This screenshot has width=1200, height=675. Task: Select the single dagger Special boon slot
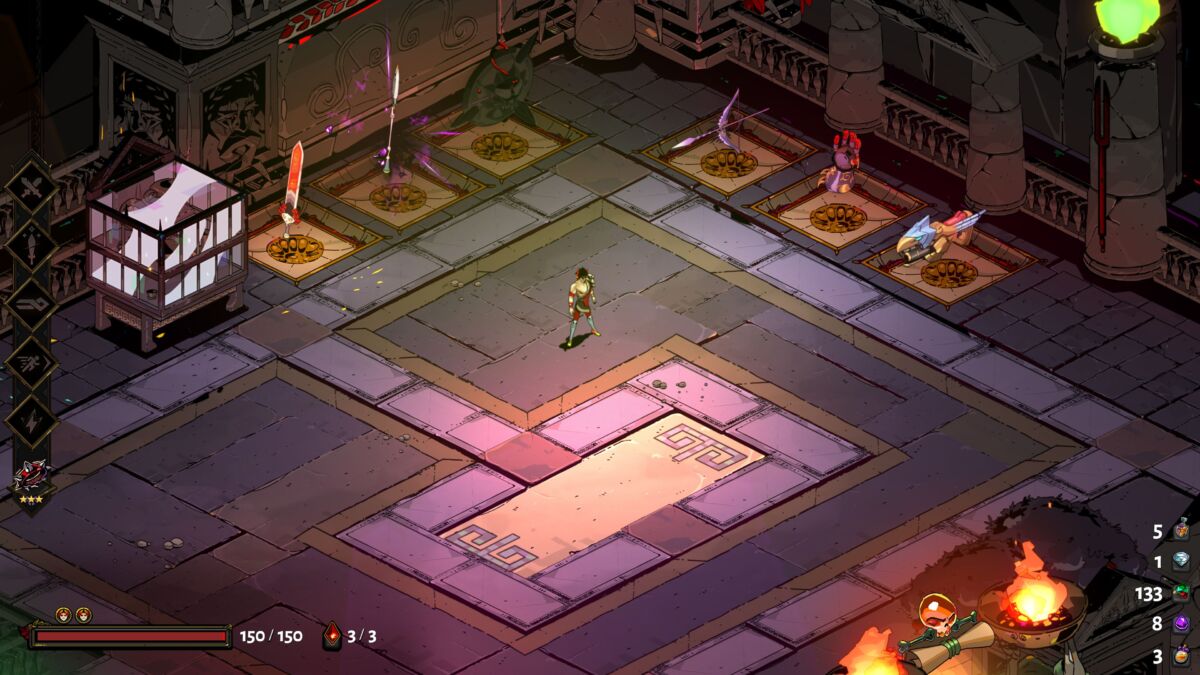click(31, 244)
